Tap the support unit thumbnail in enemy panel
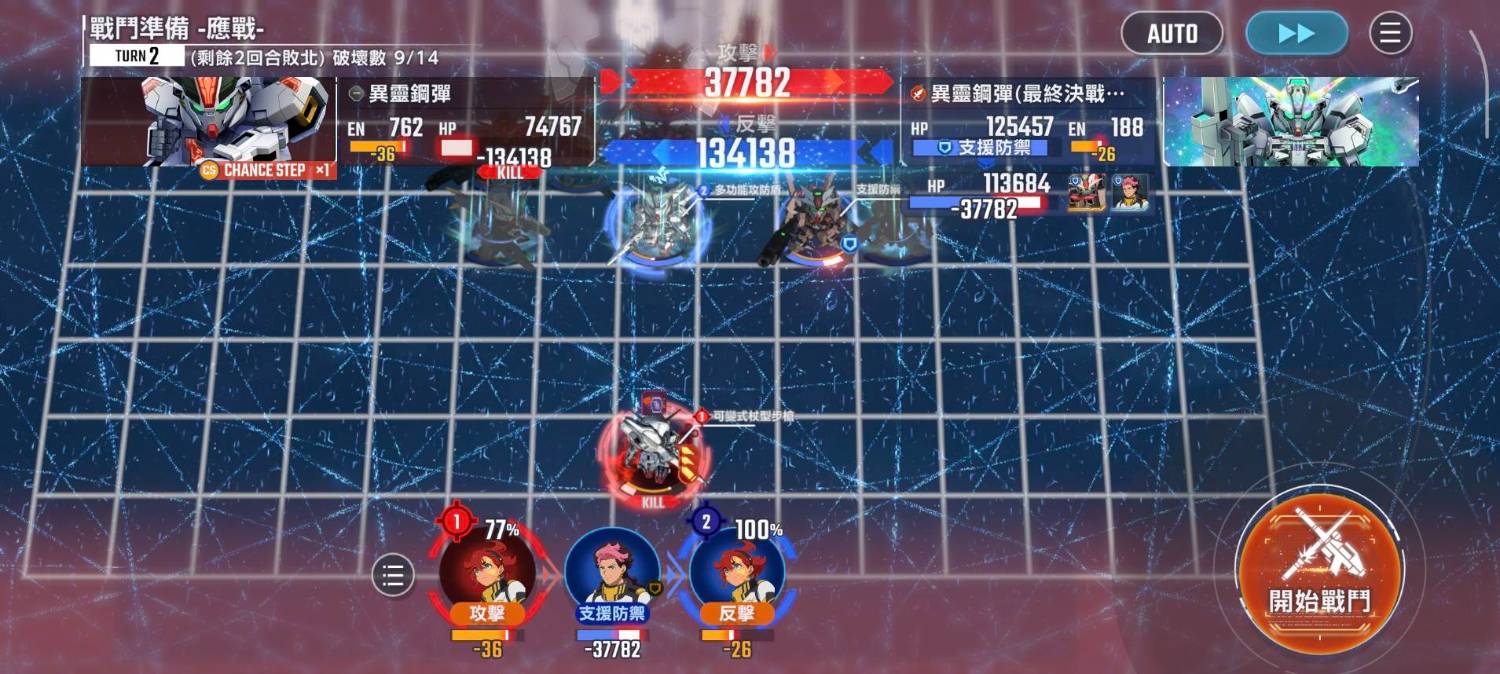1500x674 pixels. [x=1086, y=192]
